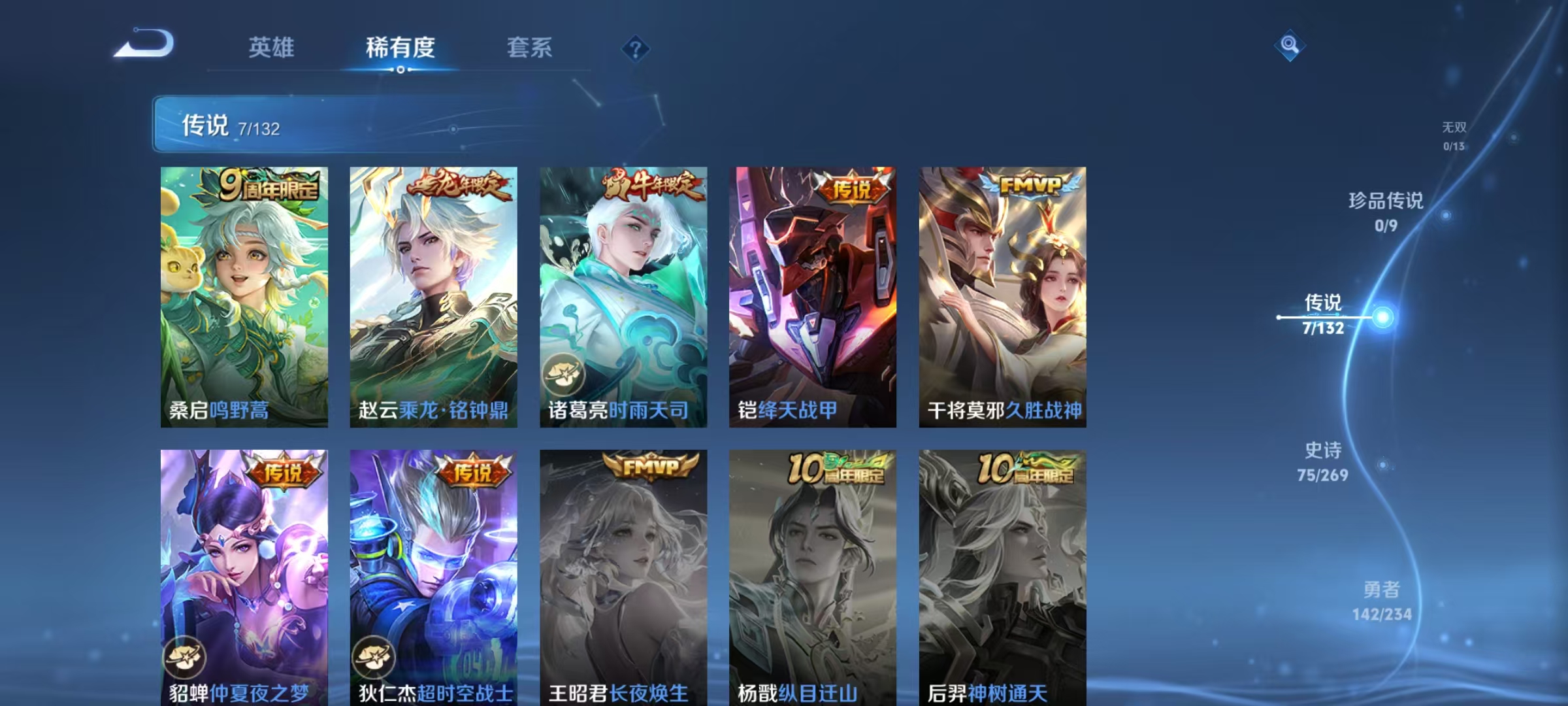1568x706 pixels.
Task: Click the help question mark icon
Action: coord(637,49)
